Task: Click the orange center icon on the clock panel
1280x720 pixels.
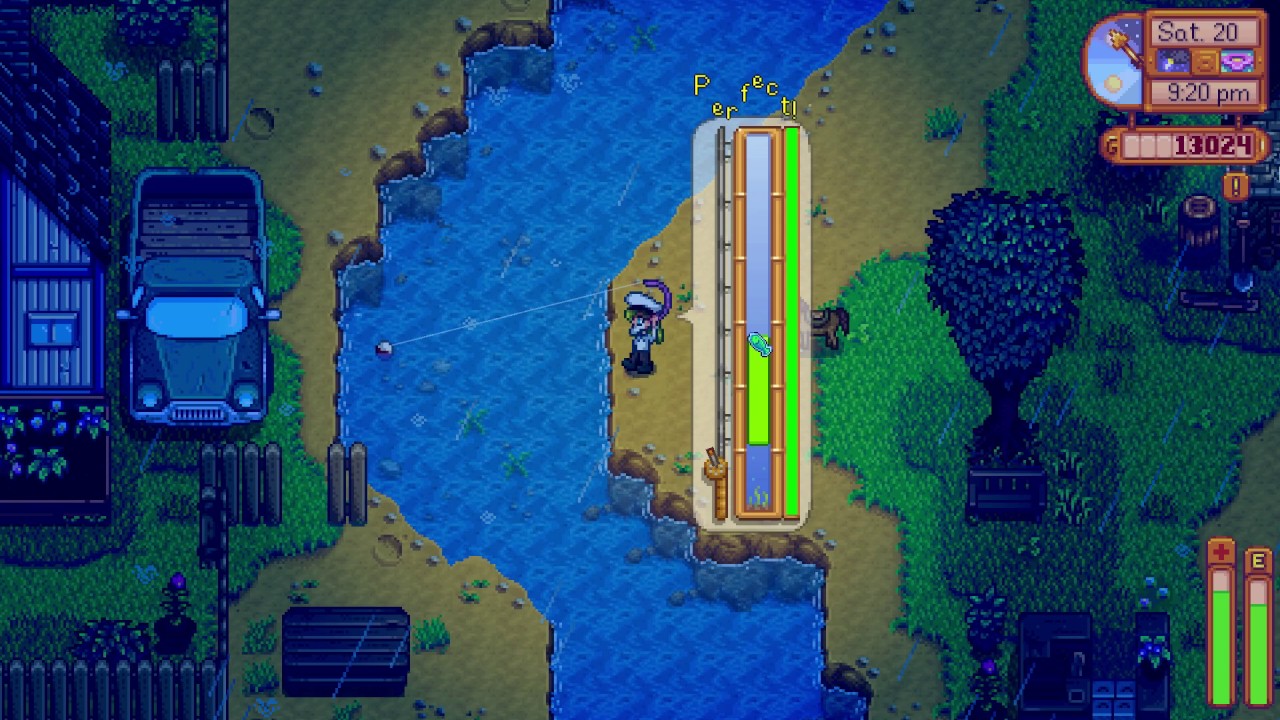Action: pyautogui.click(x=1204, y=61)
